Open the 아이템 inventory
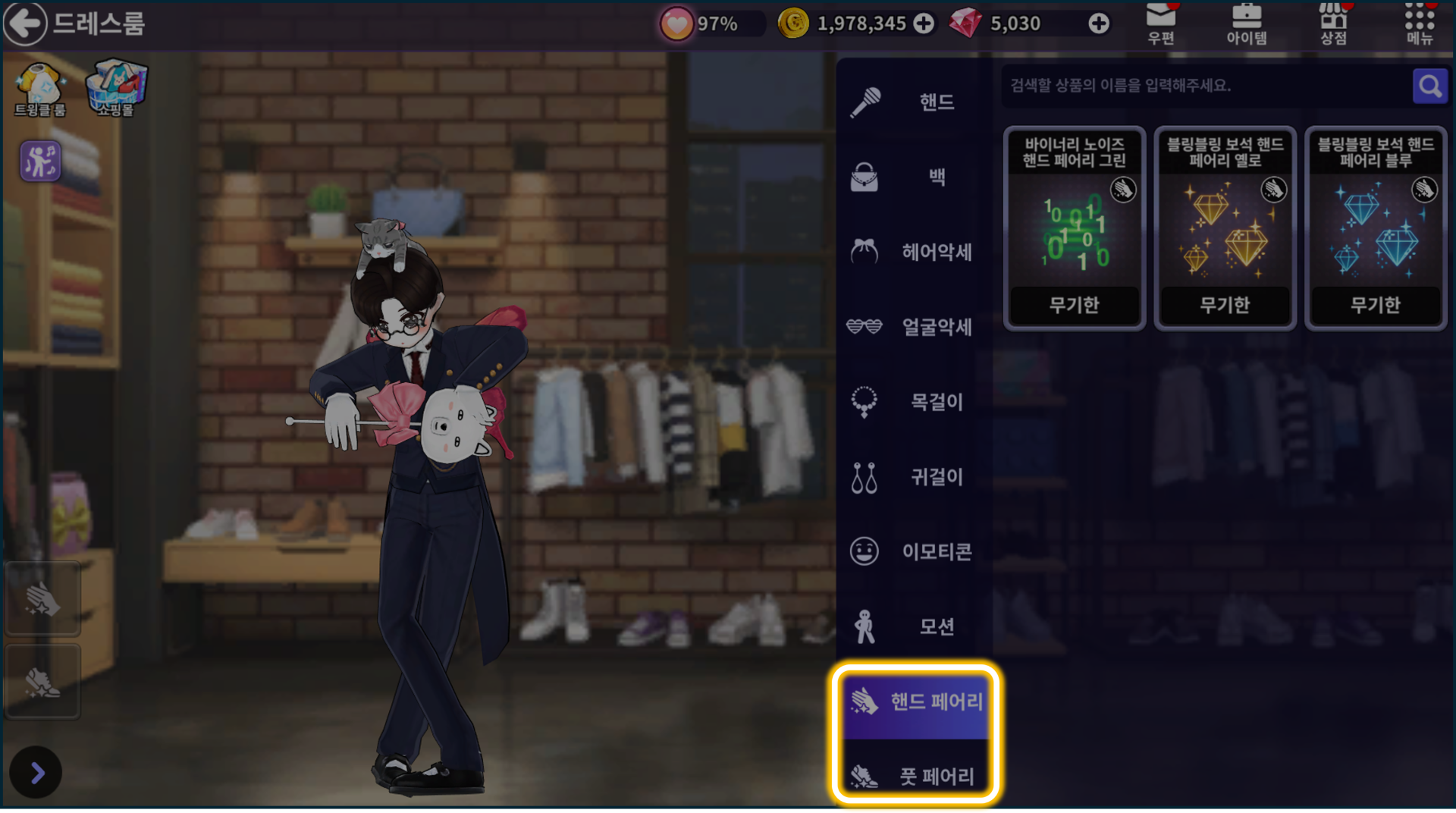This screenshot has height=813, width=1456. (1247, 24)
